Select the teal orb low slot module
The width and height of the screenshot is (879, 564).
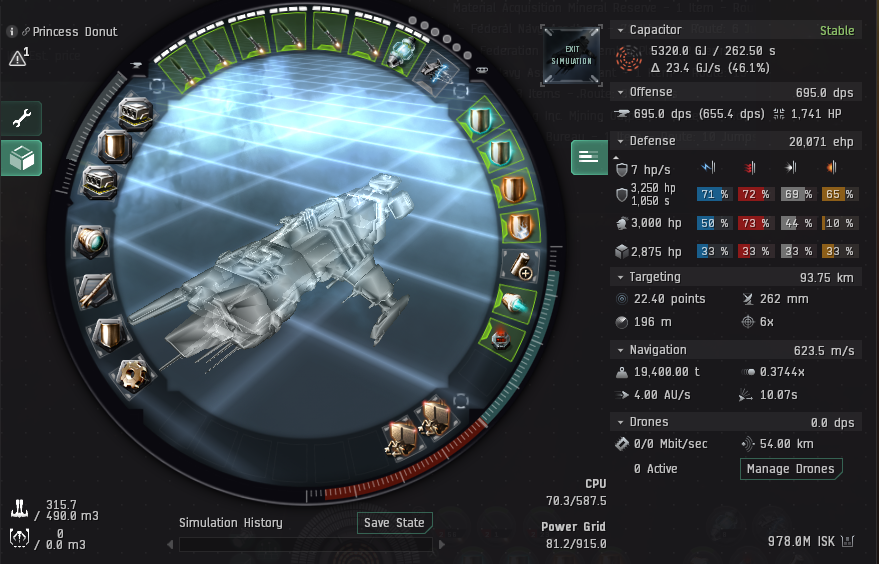coord(91,240)
